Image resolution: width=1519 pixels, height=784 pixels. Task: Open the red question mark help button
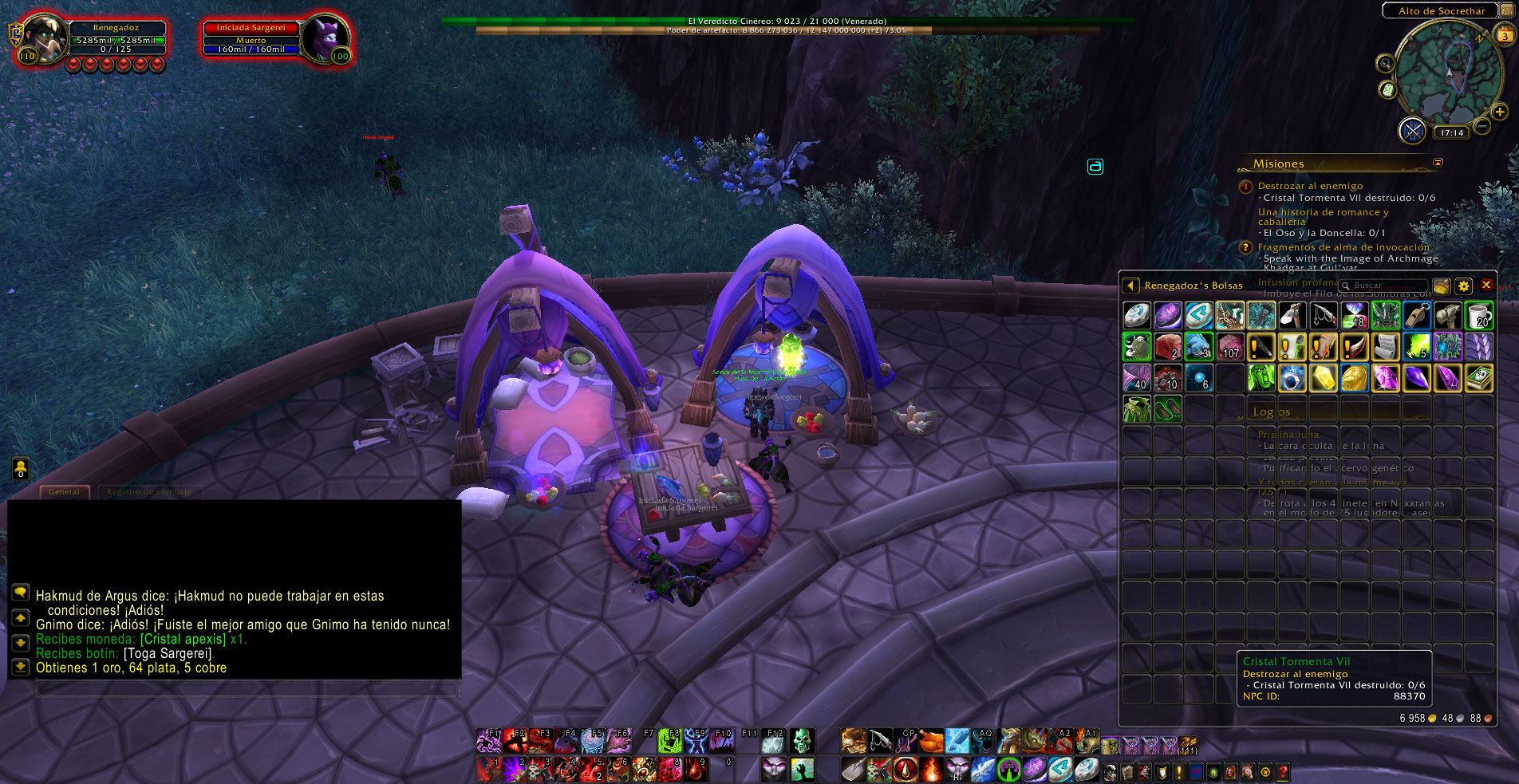[1282, 771]
